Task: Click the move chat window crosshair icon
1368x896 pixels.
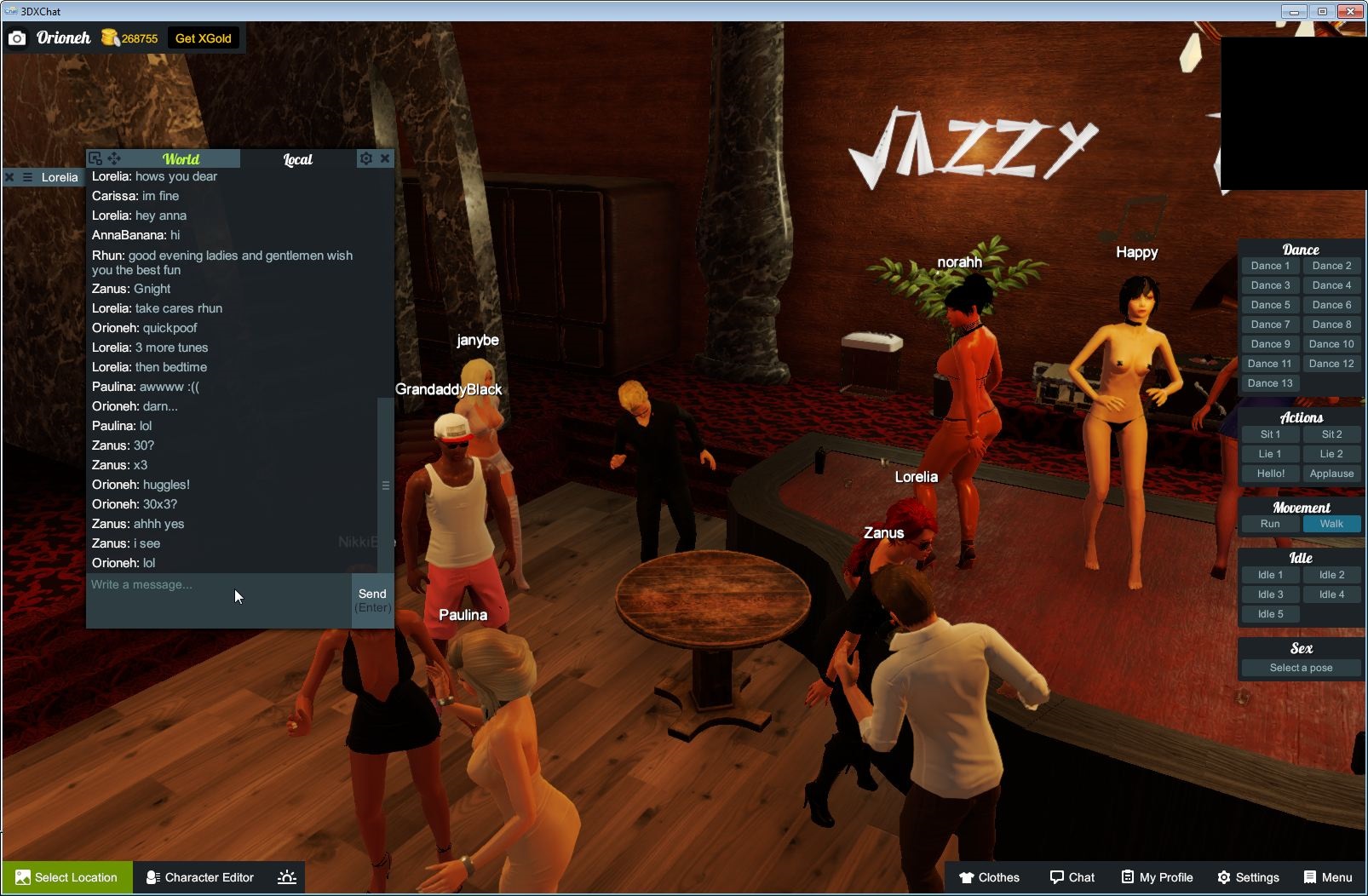Action: (x=114, y=158)
